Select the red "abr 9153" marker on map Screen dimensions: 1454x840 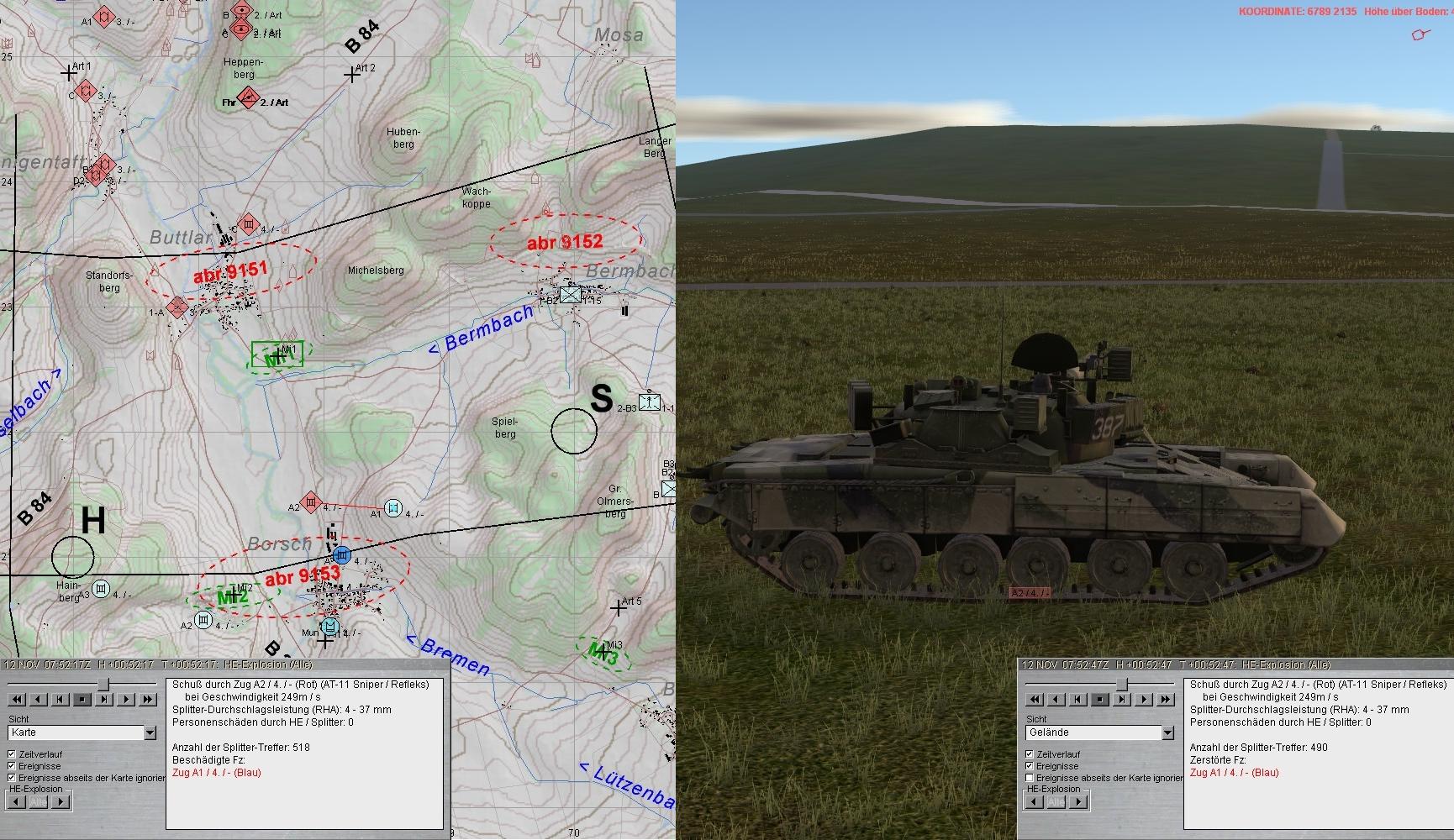[302, 576]
